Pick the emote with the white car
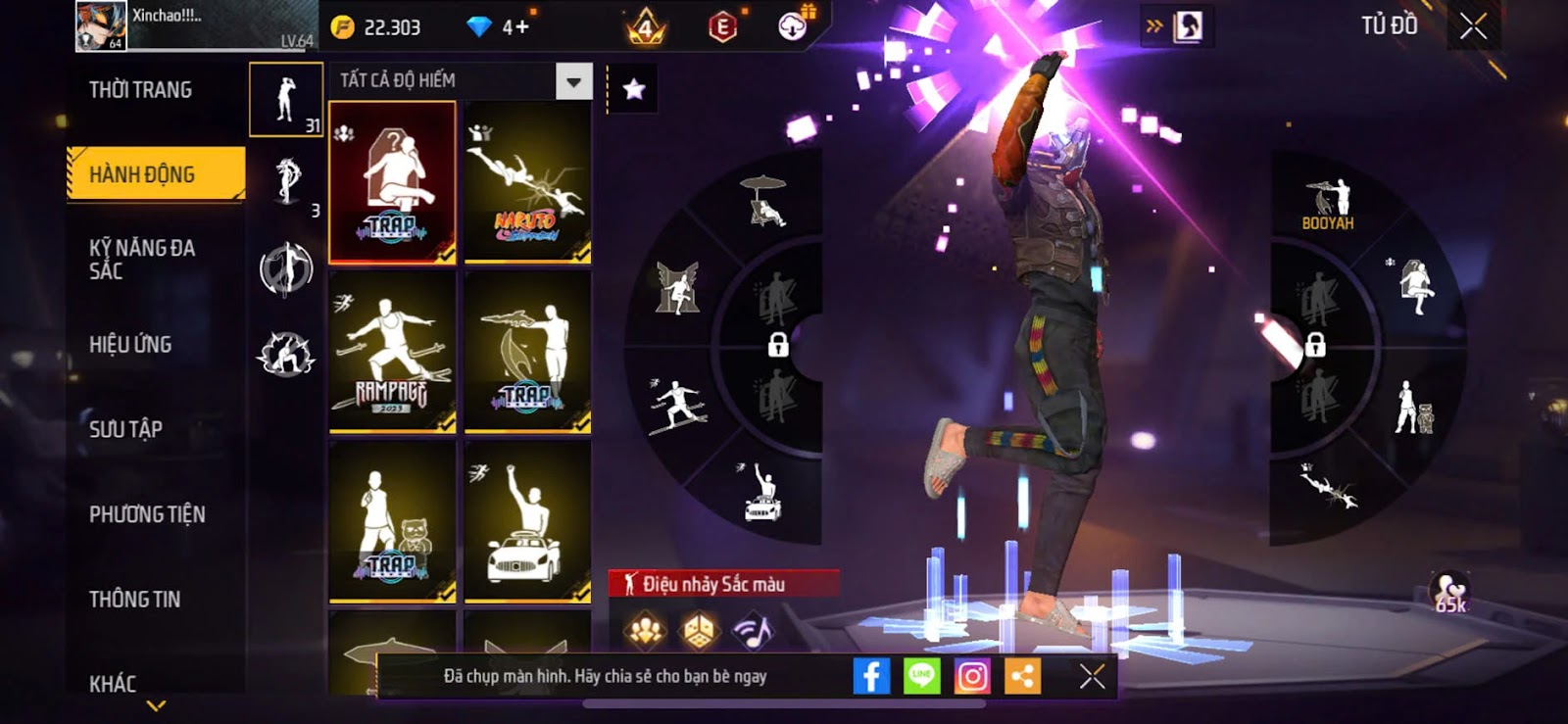 pos(527,521)
